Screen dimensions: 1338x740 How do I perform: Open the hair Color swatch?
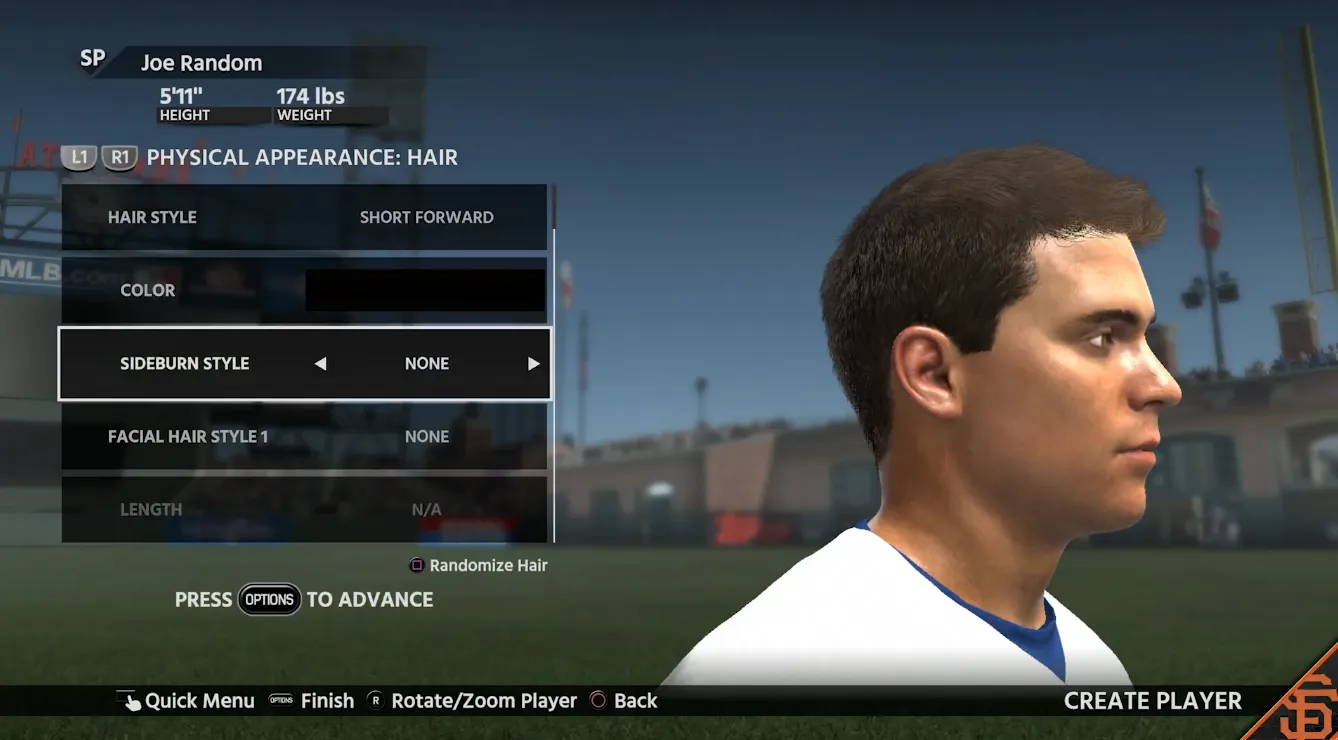pos(424,290)
